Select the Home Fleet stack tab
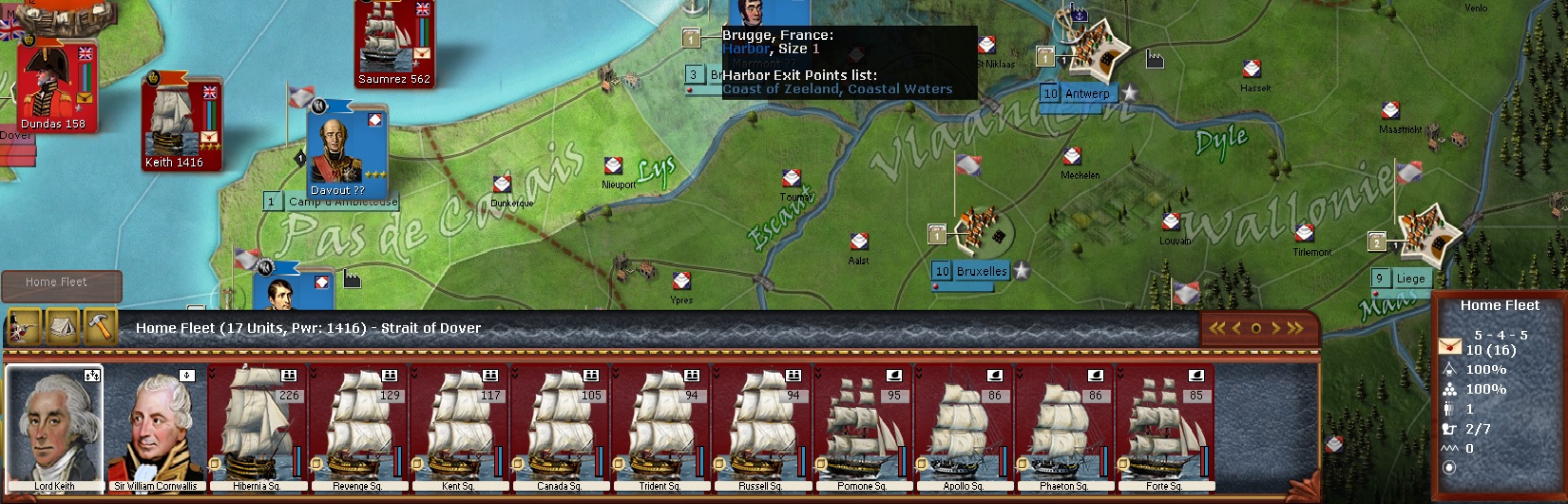Viewport: 1568px width, 504px height. 61,283
